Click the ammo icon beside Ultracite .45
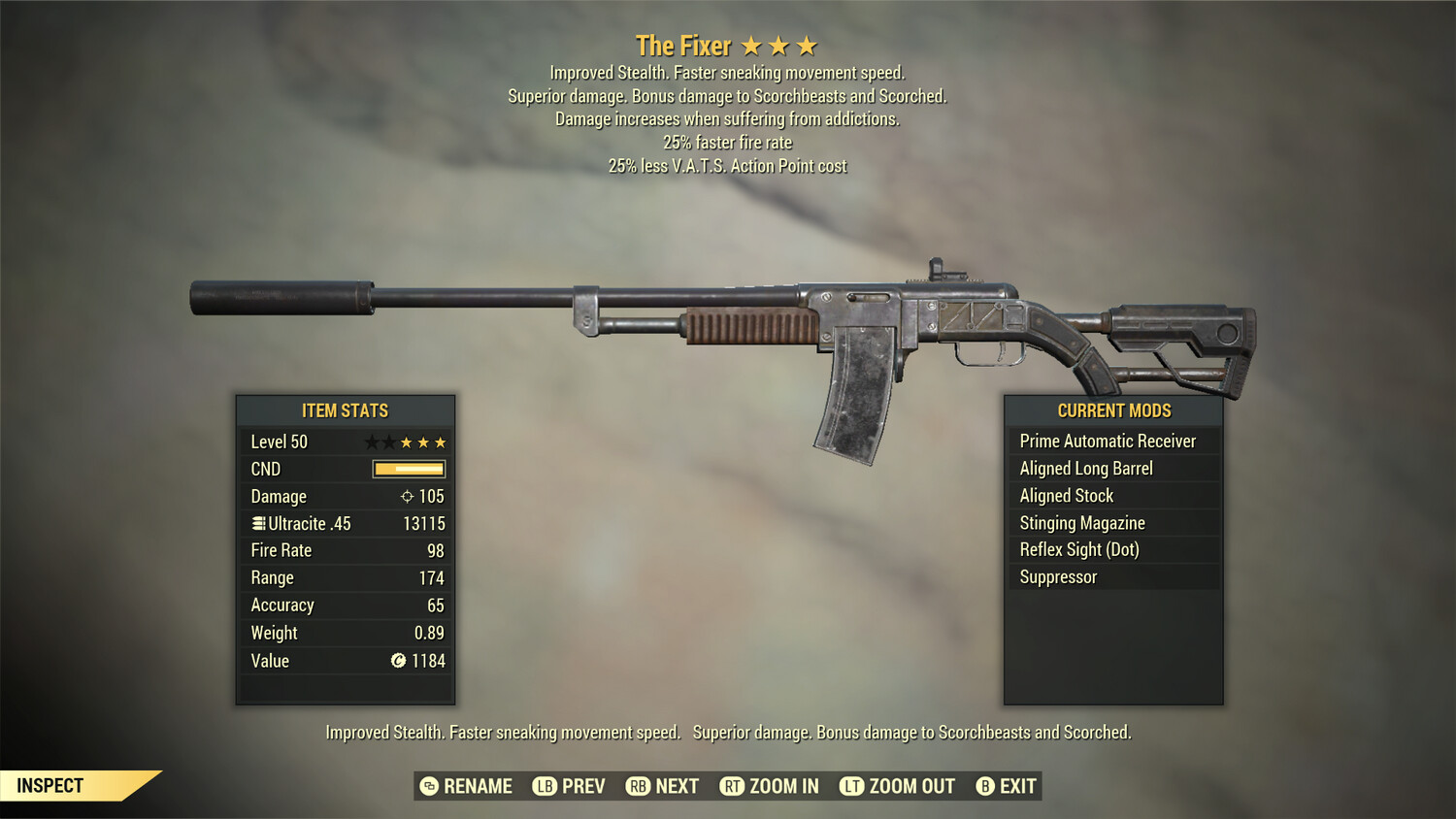Image resolution: width=1456 pixels, height=819 pixels. click(257, 523)
